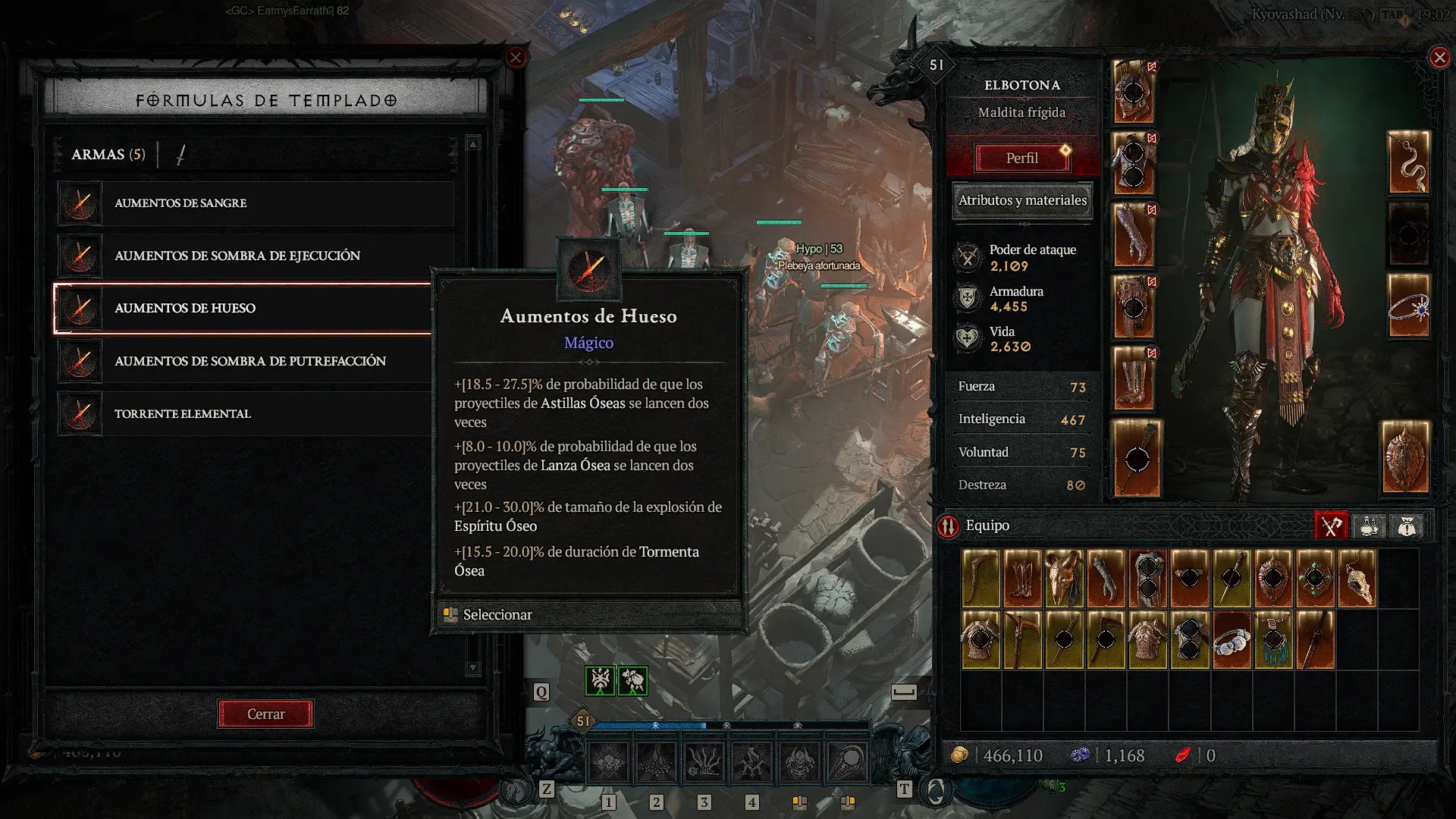Click the equipped shield offhand slot
This screenshot has height=819, width=1456.
coord(1407,457)
